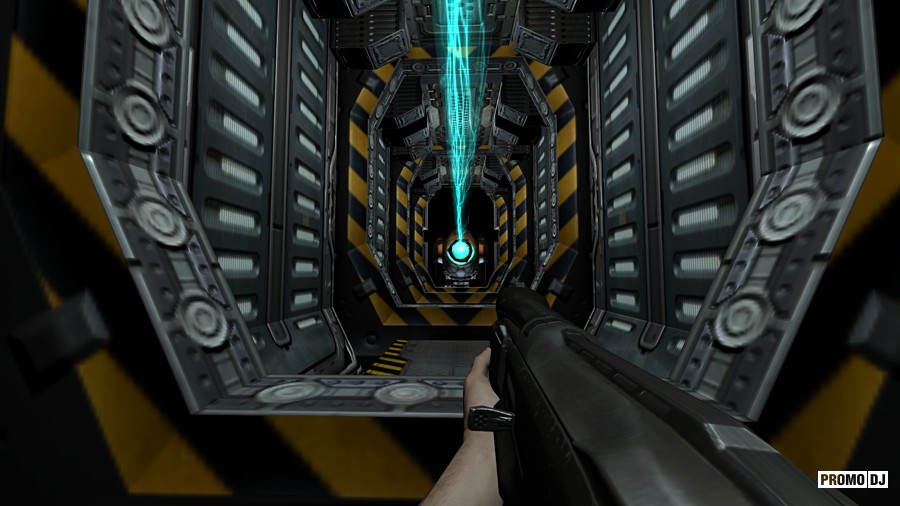Click the PROMO DJ watermark logo
This screenshot has height=506, width=900.
(853, 480)
